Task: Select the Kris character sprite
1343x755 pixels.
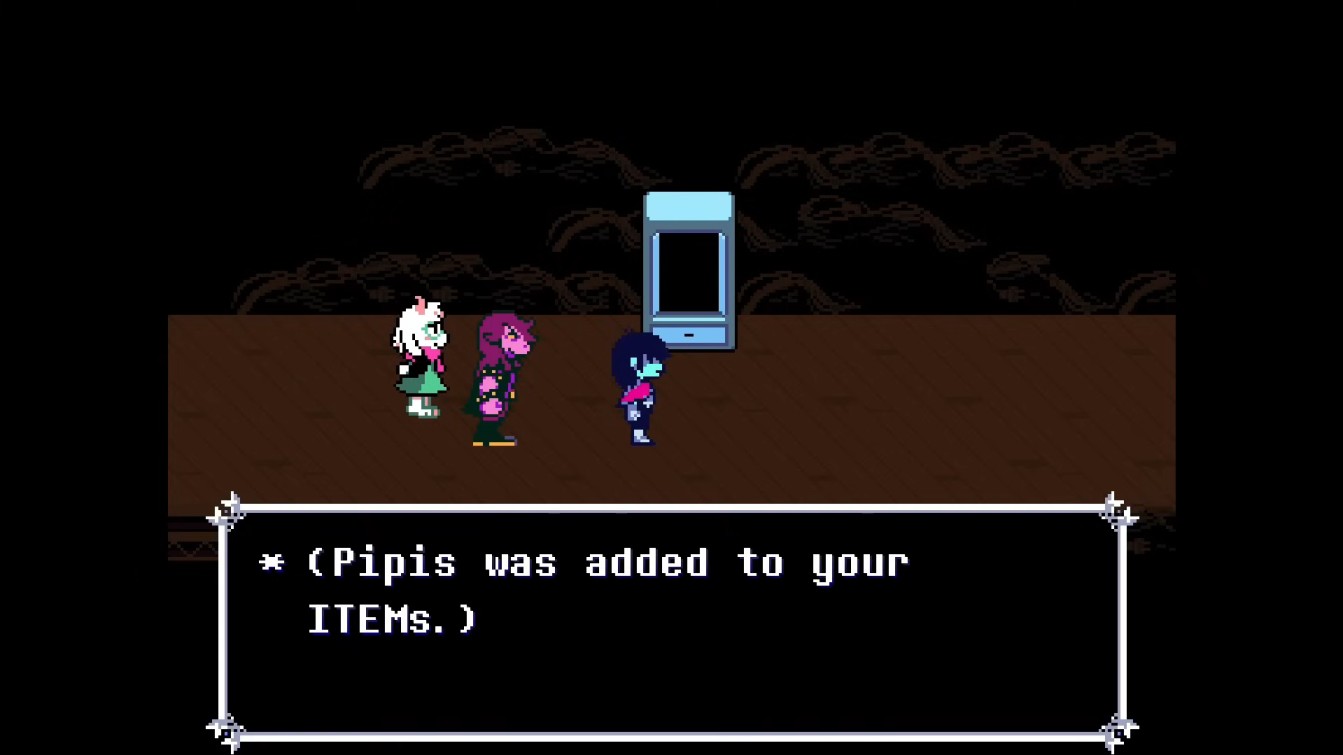Action: (640, 390)
